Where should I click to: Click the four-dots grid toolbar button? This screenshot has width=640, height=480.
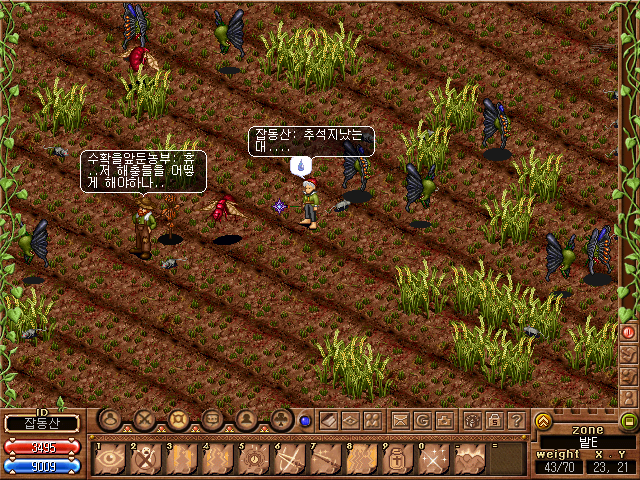[x=372, y=421]
